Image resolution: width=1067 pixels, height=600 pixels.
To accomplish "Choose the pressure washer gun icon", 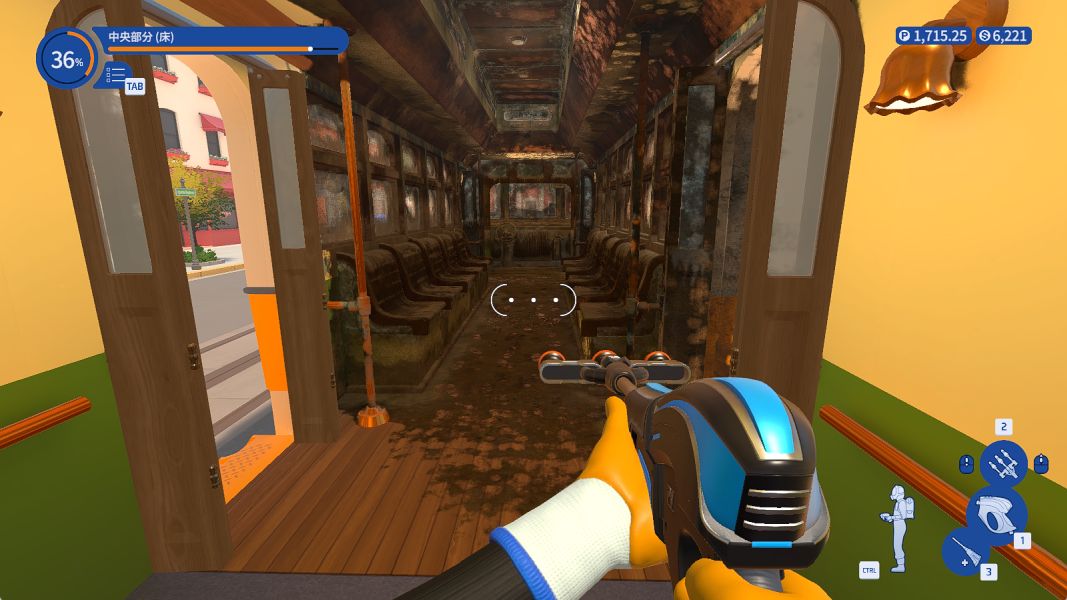I will point(995,514).
